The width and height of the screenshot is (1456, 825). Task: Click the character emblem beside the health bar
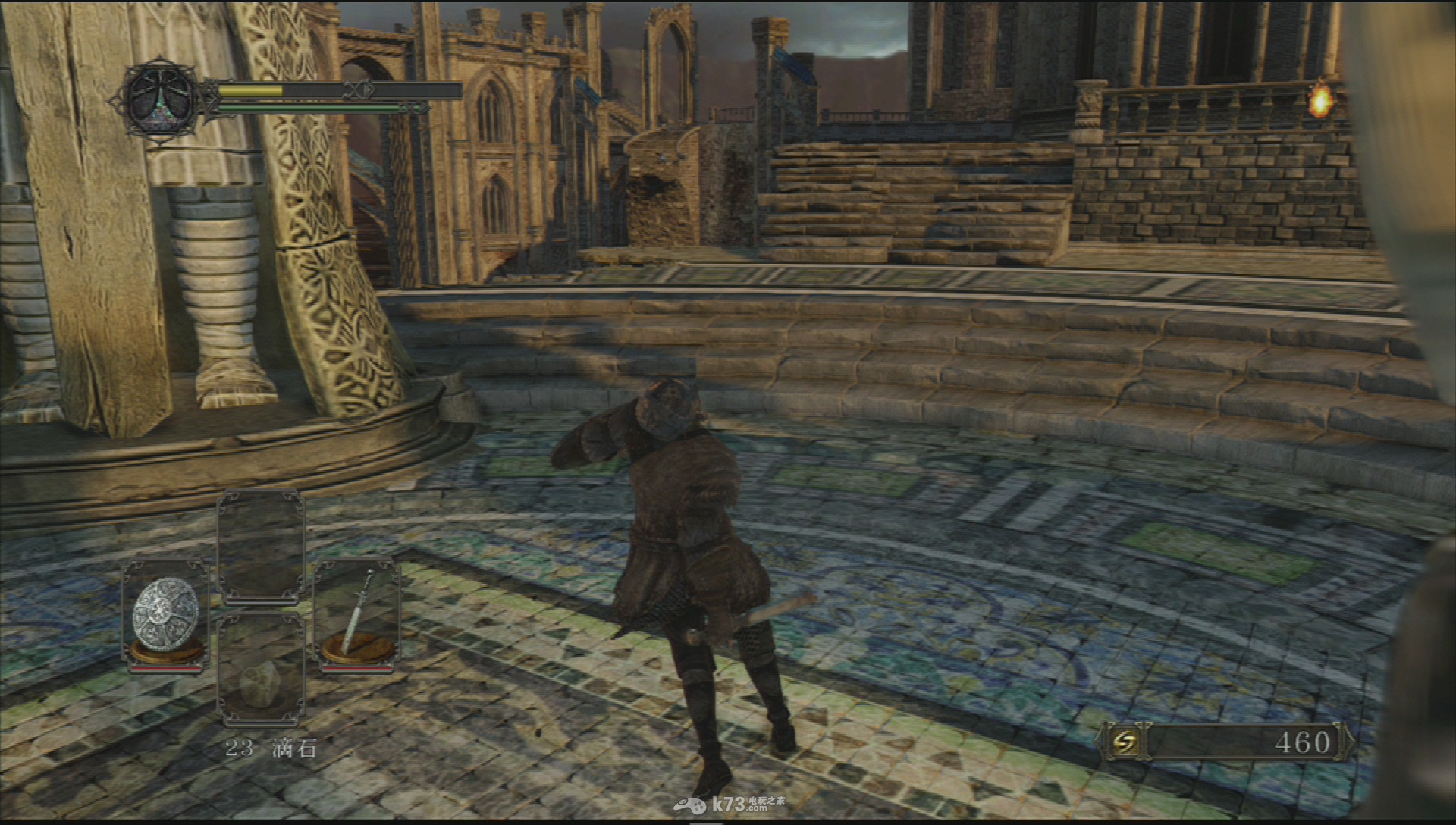pos(160,100)
